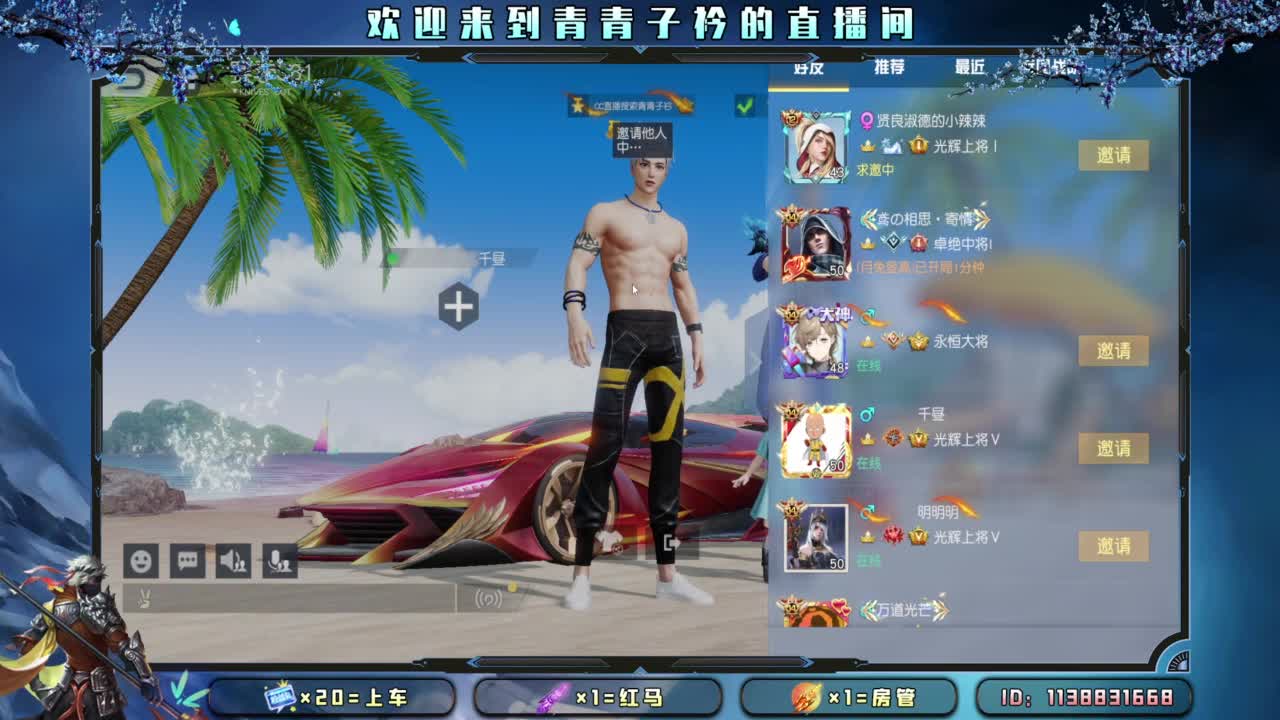Open 千昼's avatar thumbnail in friends list
The width and height of the screenshot is (1280, 720).
816,437
